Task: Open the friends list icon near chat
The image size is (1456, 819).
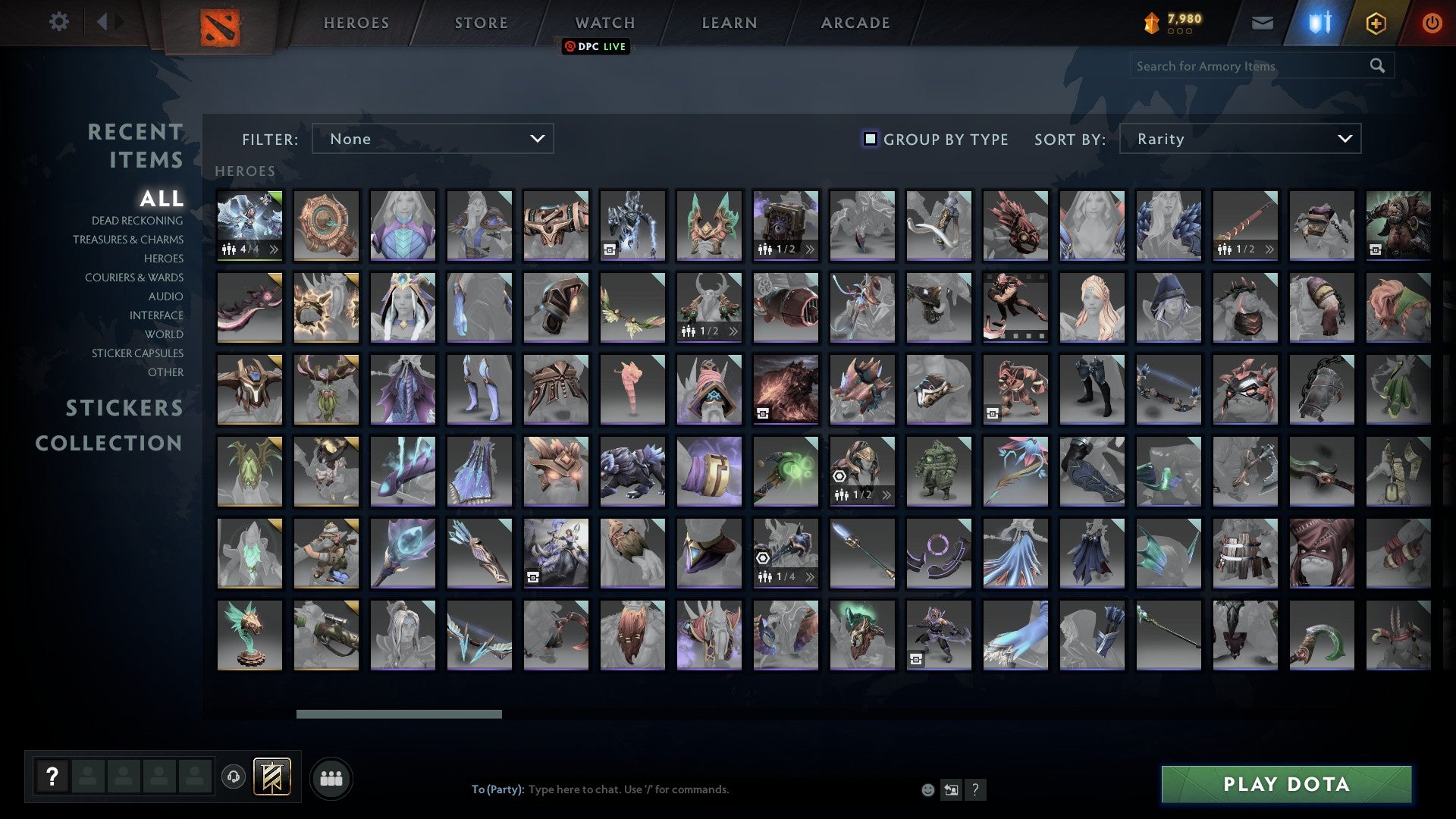Action: (331, 777)
